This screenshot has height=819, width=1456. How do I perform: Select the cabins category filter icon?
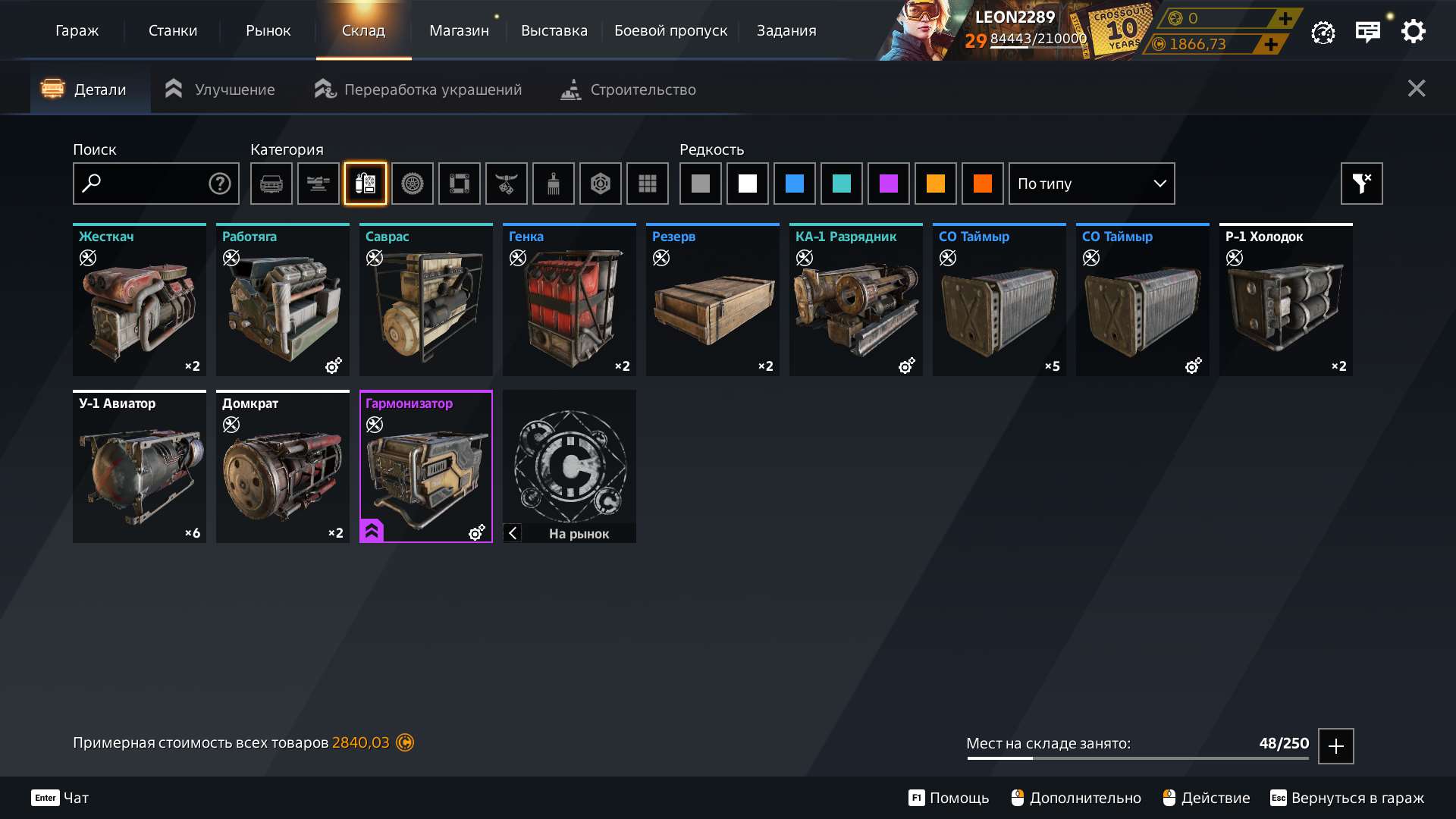click(x=271, y=184)
